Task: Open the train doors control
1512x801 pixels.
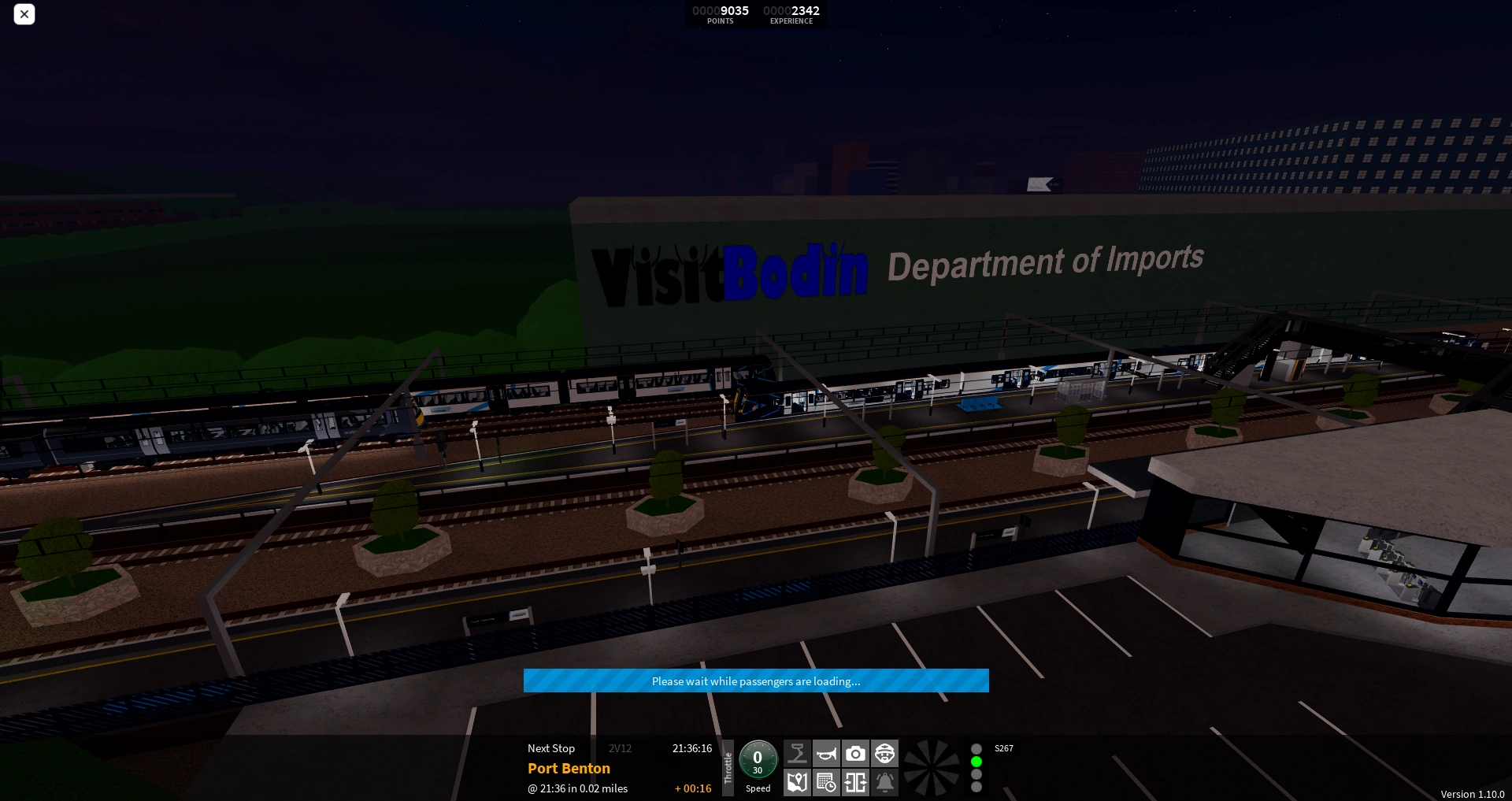Action: point(856,784)
